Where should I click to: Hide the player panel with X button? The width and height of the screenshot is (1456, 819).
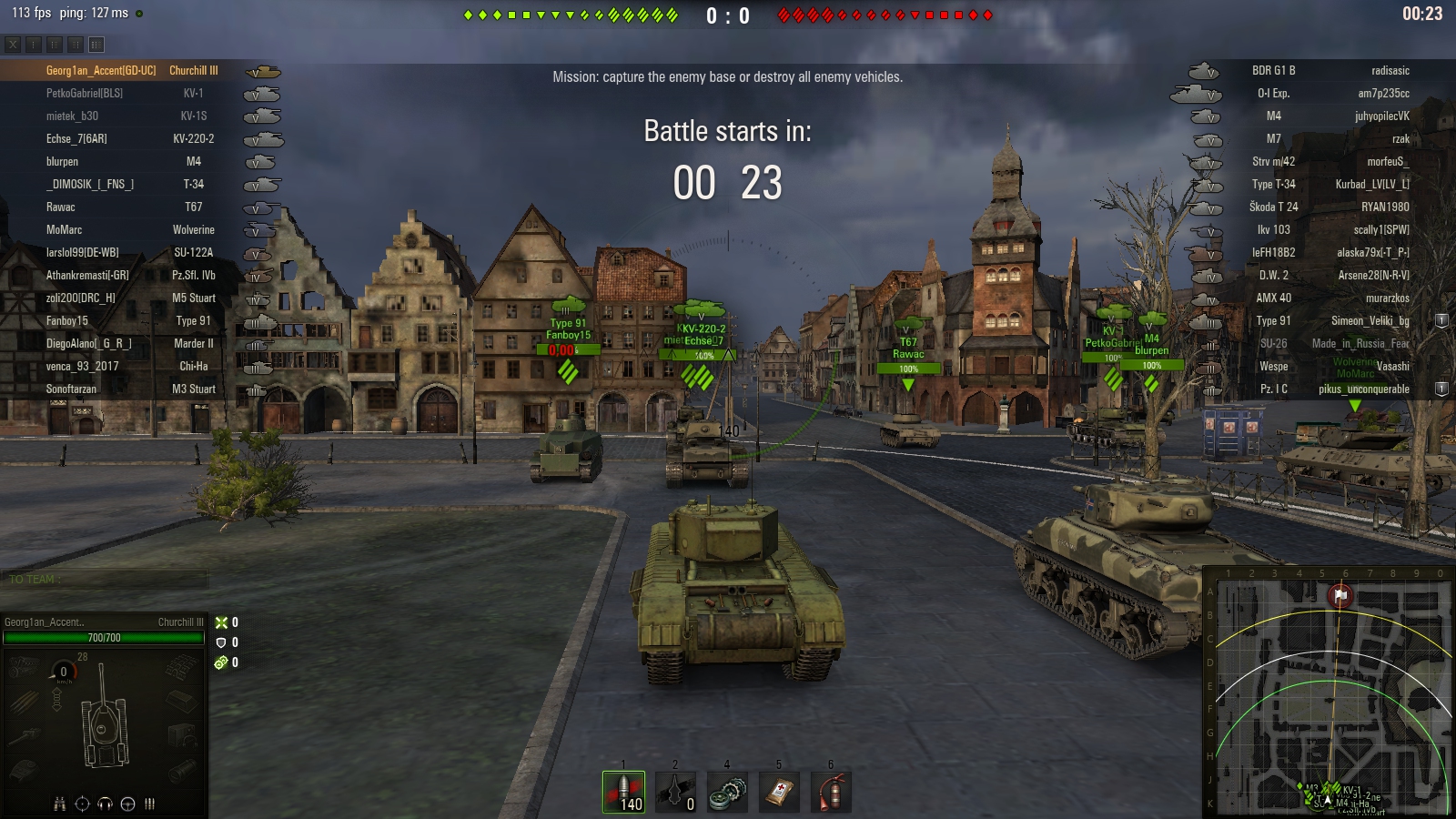pyautogui.click(x=13, y=44)
